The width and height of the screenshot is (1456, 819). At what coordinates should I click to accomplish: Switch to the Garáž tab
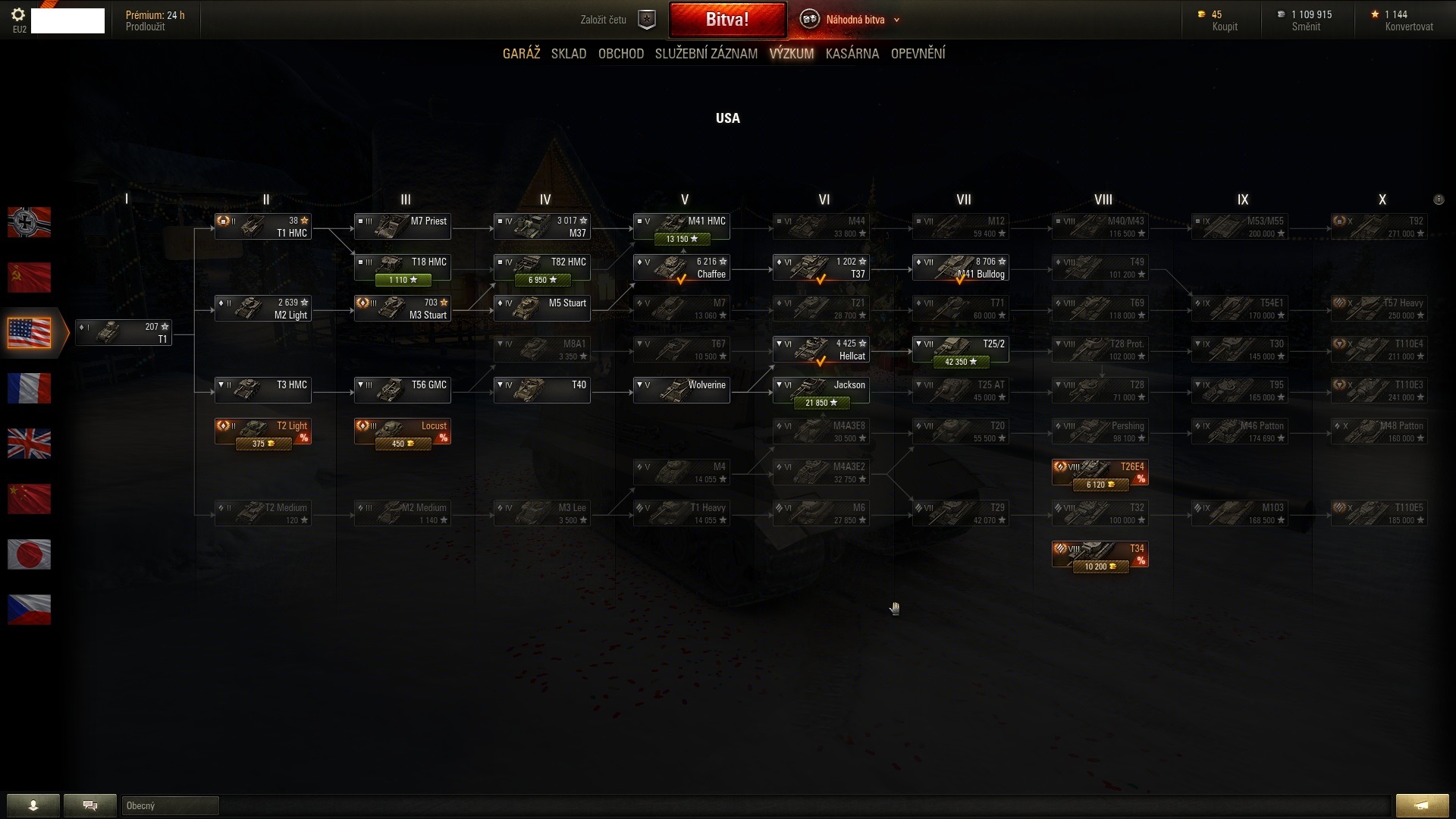(x=521, y=54)
